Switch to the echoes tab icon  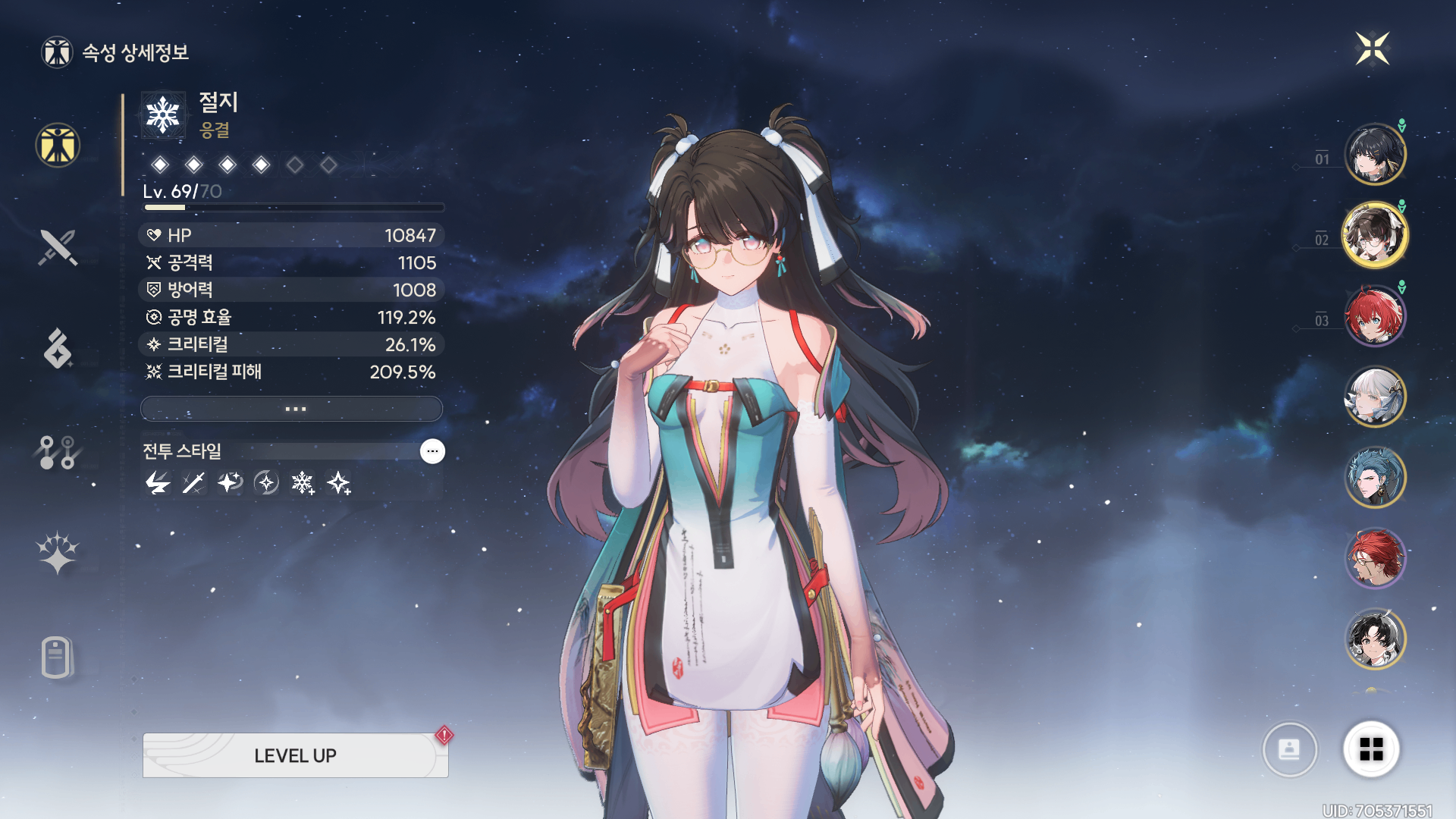point(58,349)
